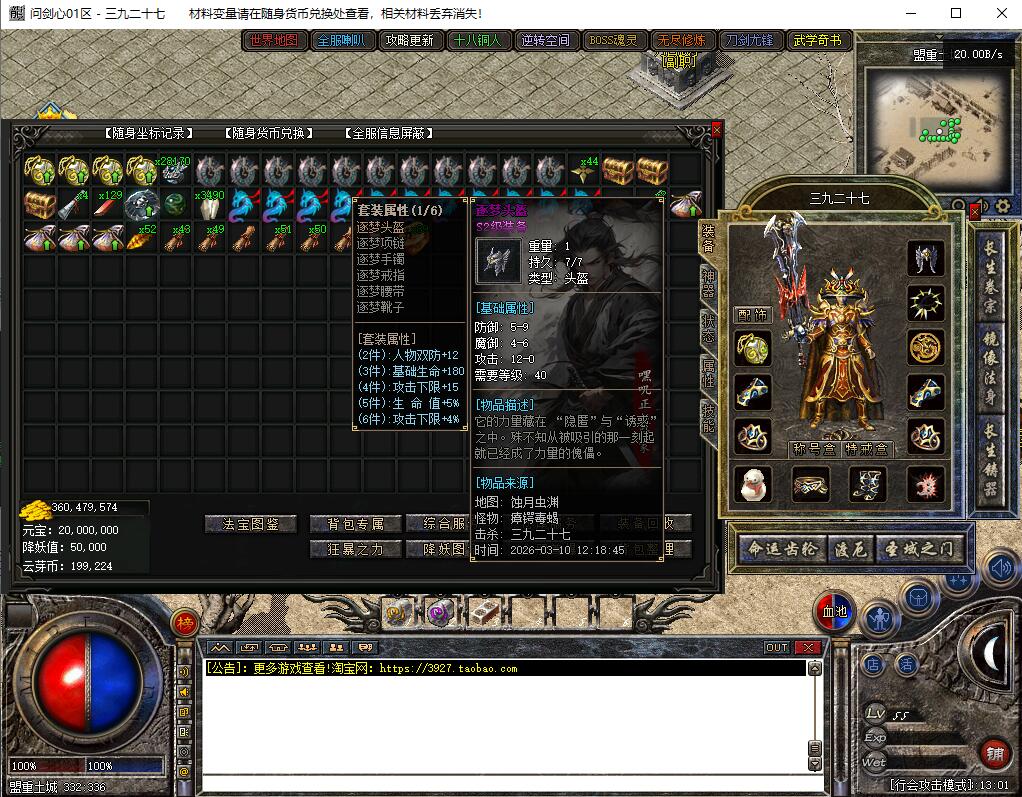Open the BOSS魂灵 menu entry
This screenshot has width=1022, height=797.
point(613,41)
